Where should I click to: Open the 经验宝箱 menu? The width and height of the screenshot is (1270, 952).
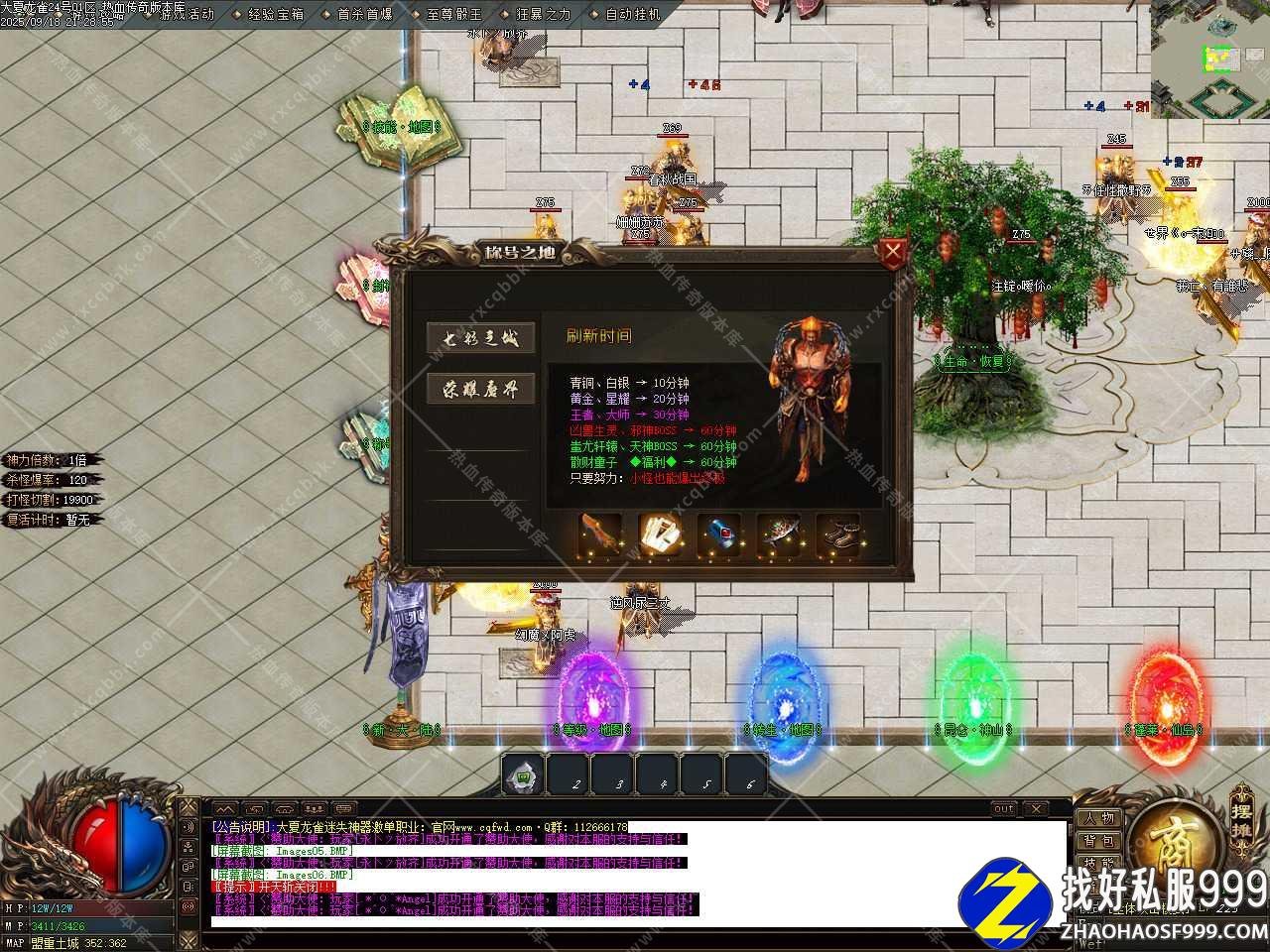(x=270, y=15)
